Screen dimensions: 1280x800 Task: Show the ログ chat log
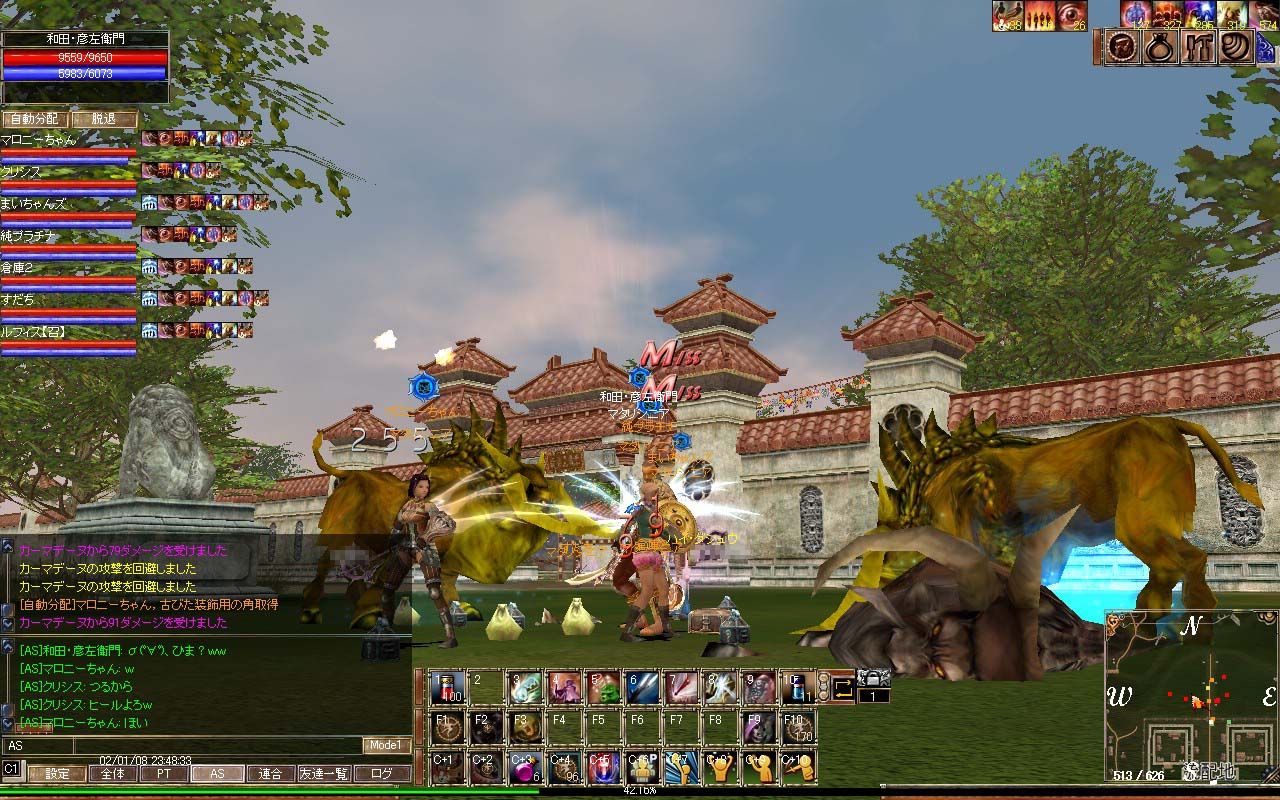[382, 773]
